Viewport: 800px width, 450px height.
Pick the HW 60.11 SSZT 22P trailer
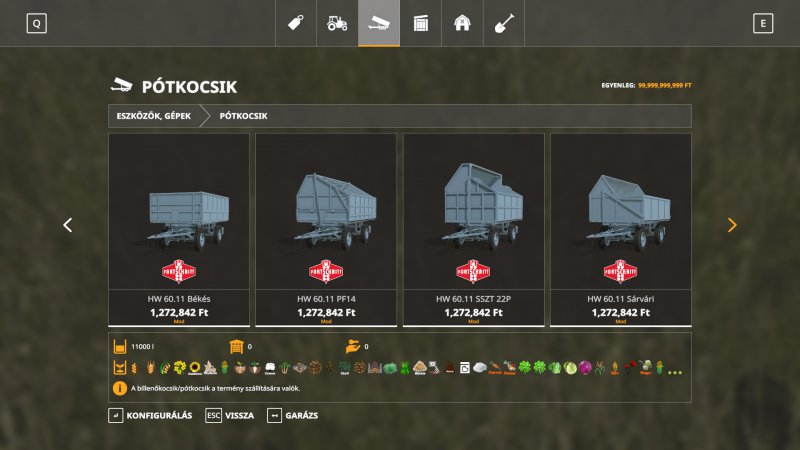pyautogui.click(x=474, y=229)
